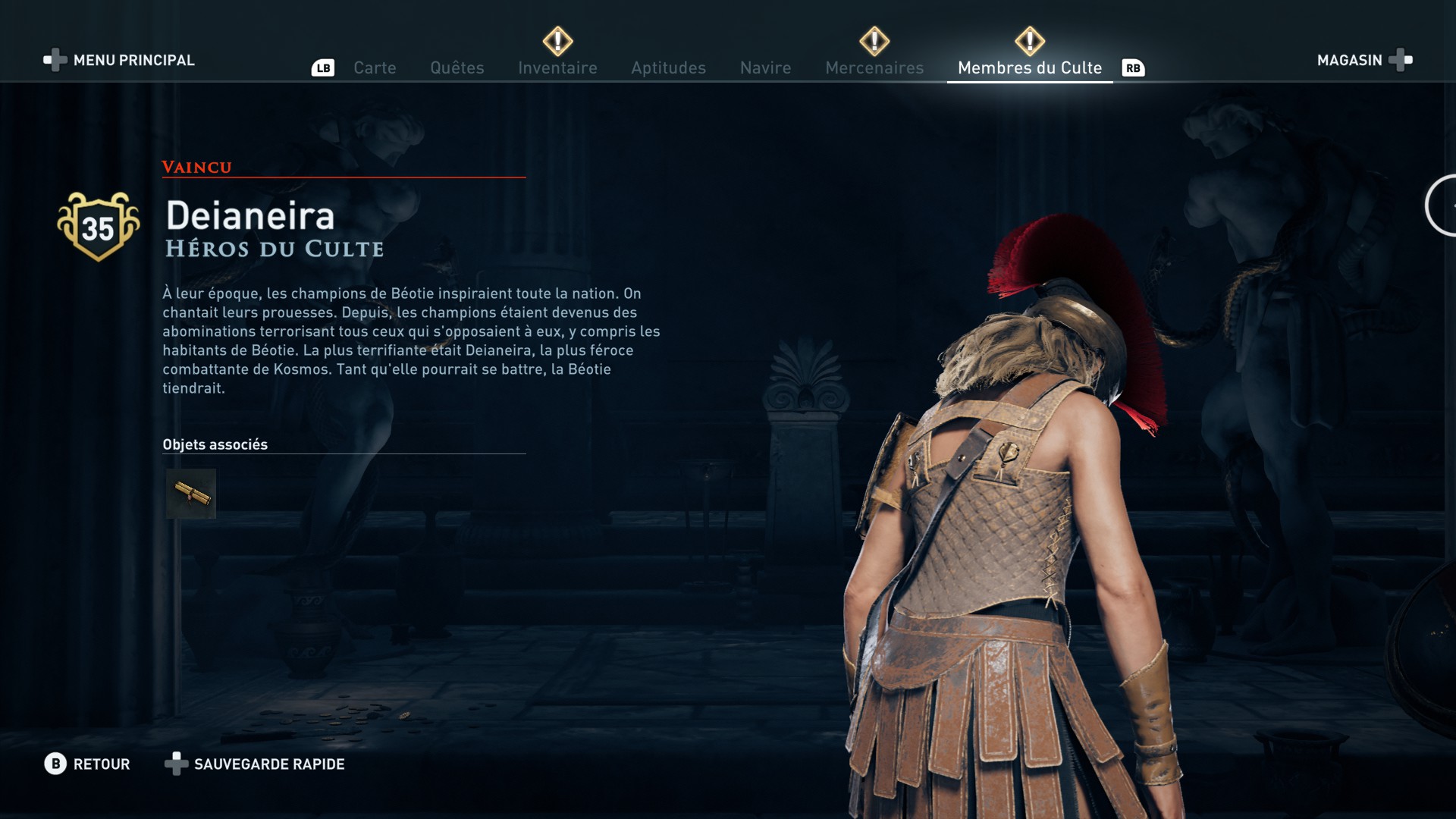Select the Aptitudes tab
The width and height of the screenshot is (1456, 819).
[x=668, y=67]
